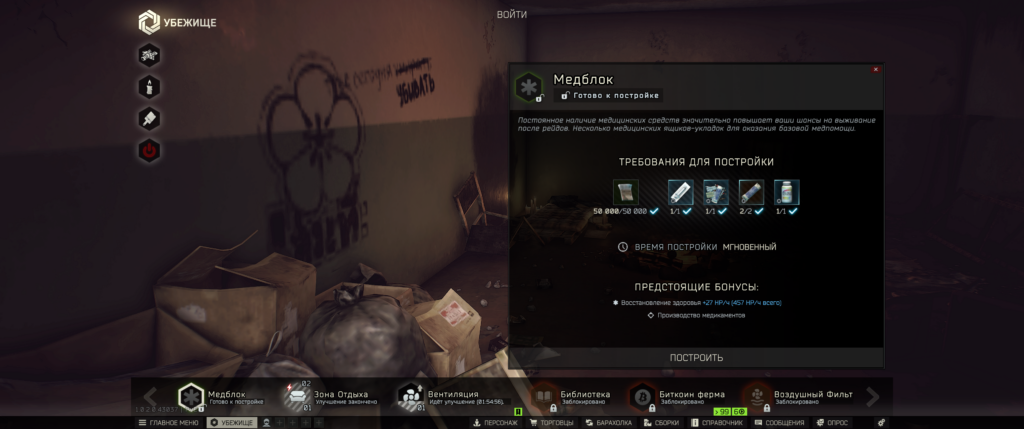This screenshot has width=1024, height=429.
Task: Open the ПЕРСОНАЖ character screen
Action: tap(495, 423)
